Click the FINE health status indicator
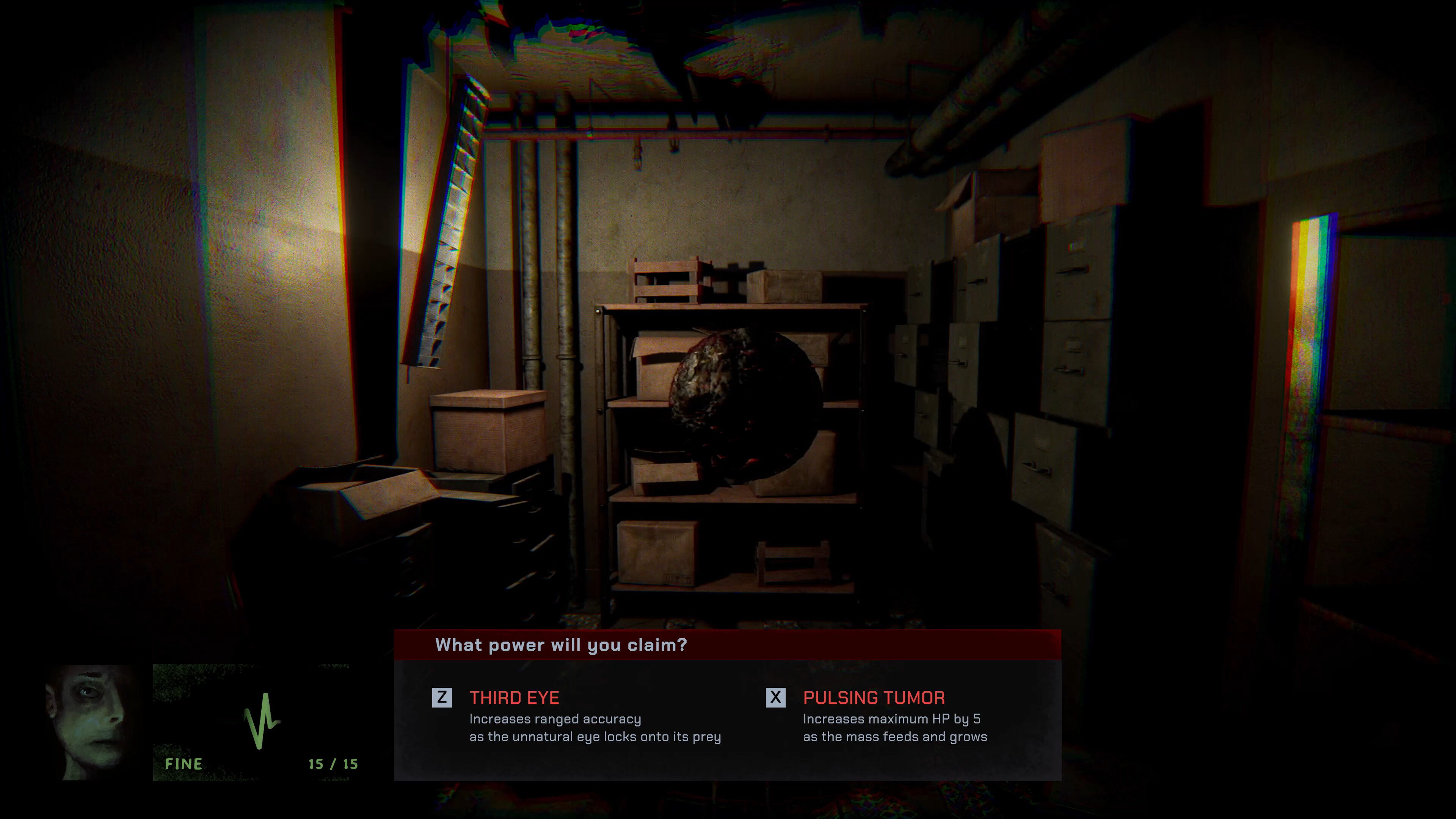 [x=184, y=764]
